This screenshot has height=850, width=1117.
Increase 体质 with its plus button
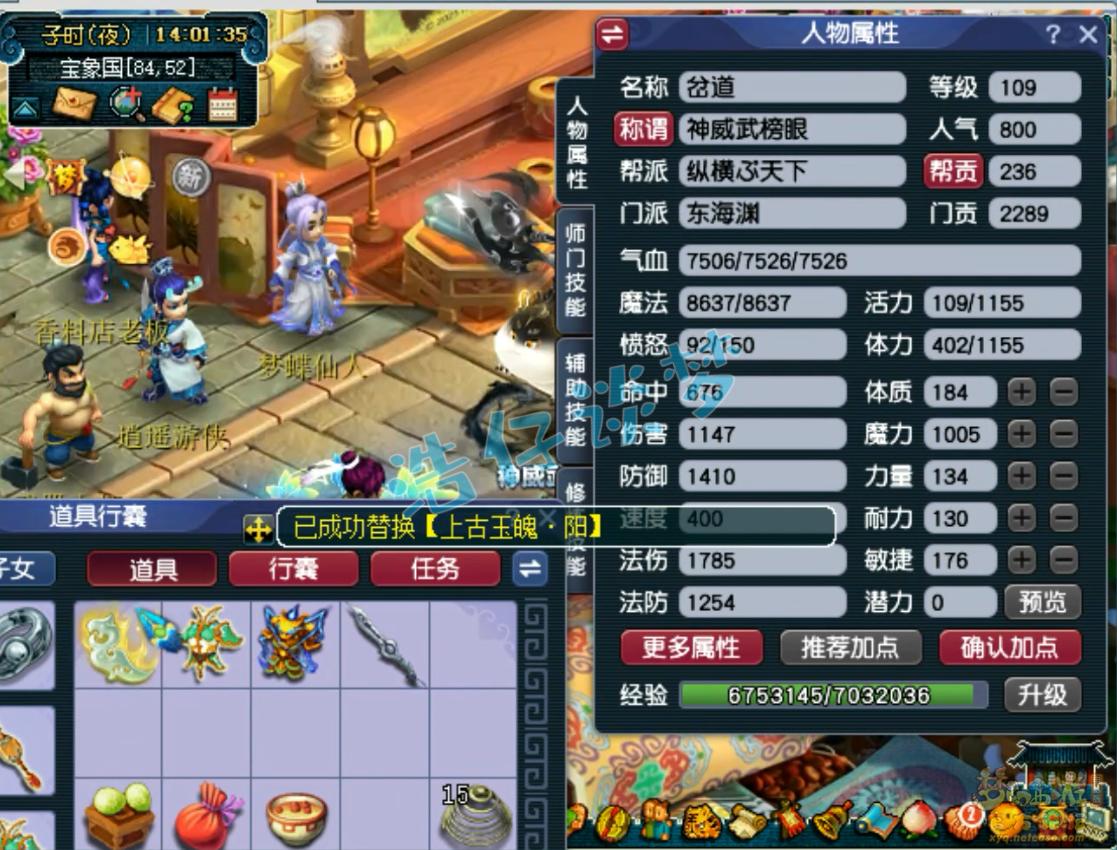point(1022,392)
